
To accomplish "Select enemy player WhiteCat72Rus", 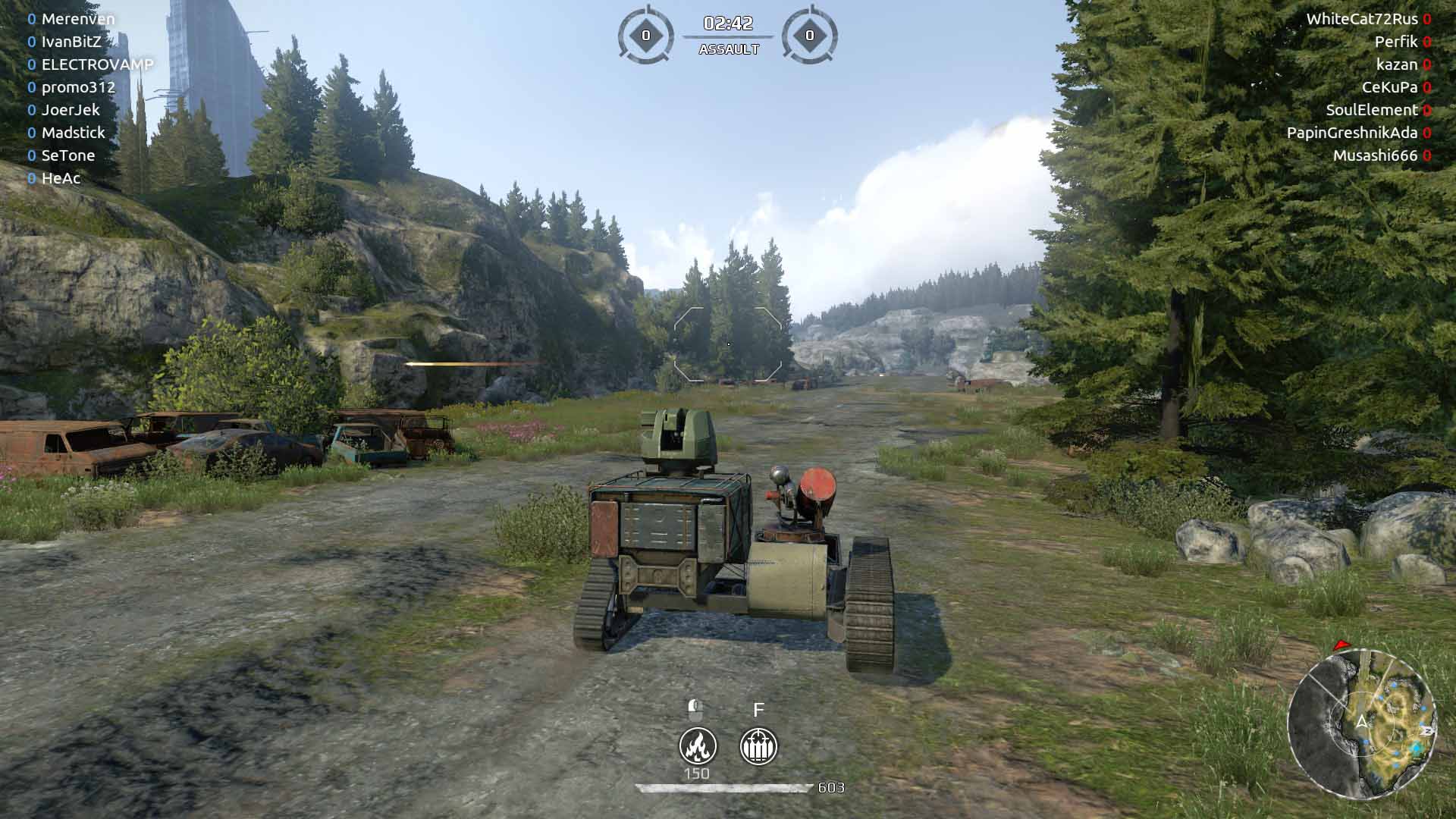I will (1361, 19).
